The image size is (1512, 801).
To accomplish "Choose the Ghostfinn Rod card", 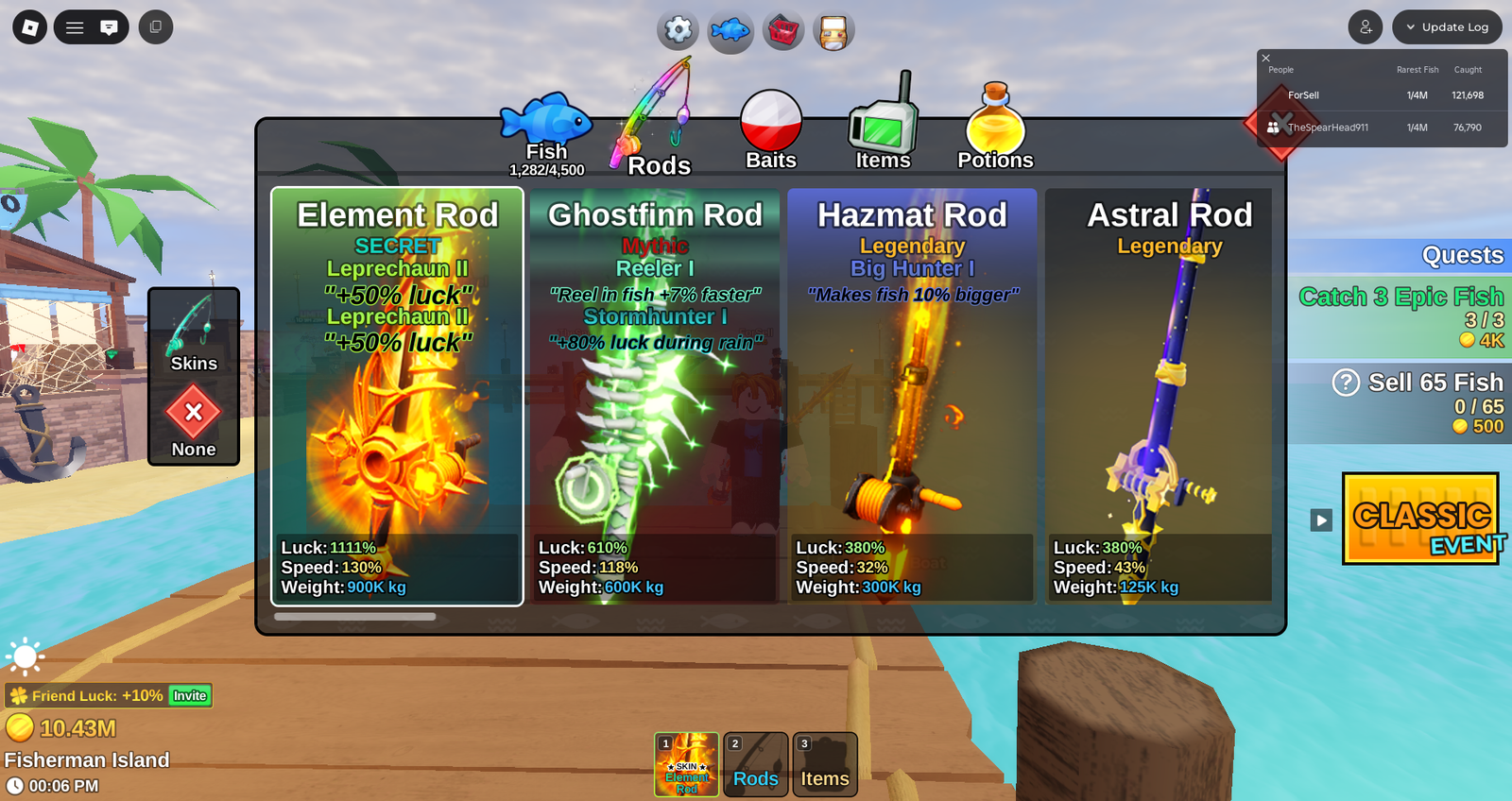I will pyautogui.click(x=655, y=397).
